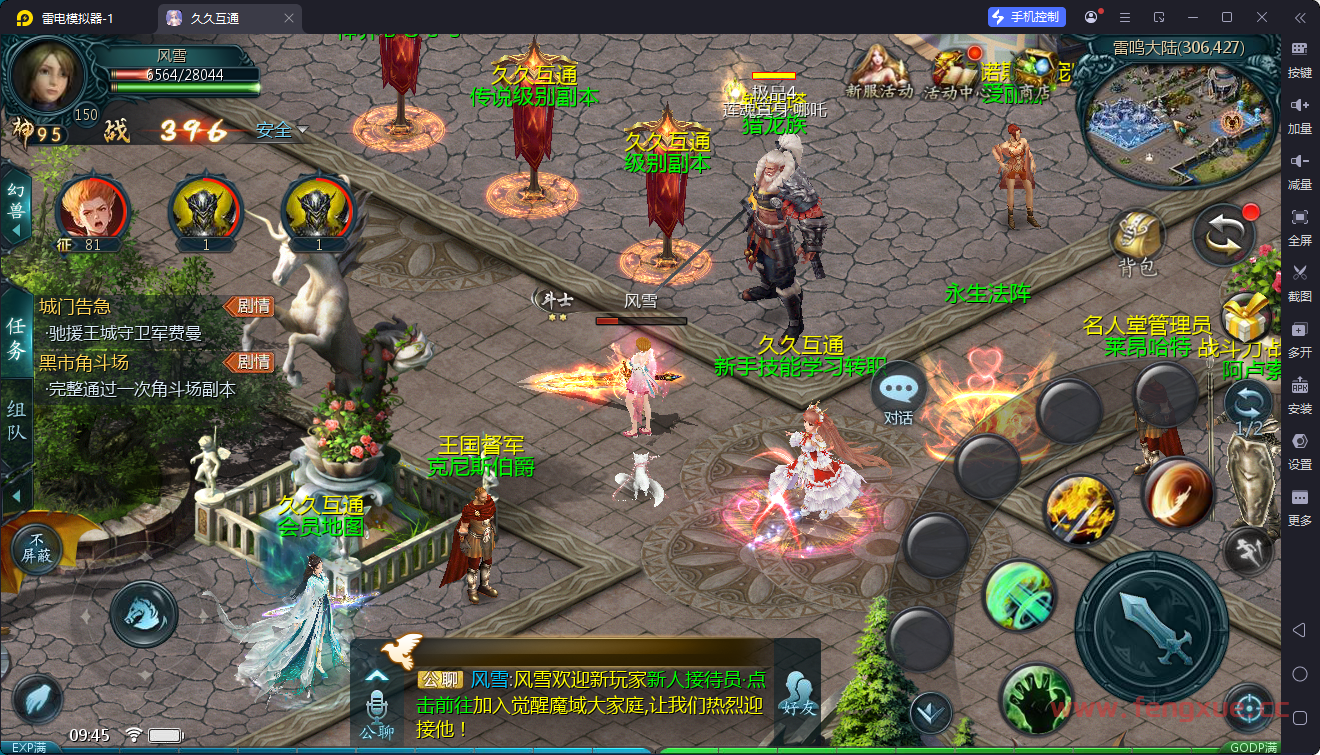Open the 新服活动 event icon
The height and width of the screenshot is (755, 1320).
(x=880, y=70)
